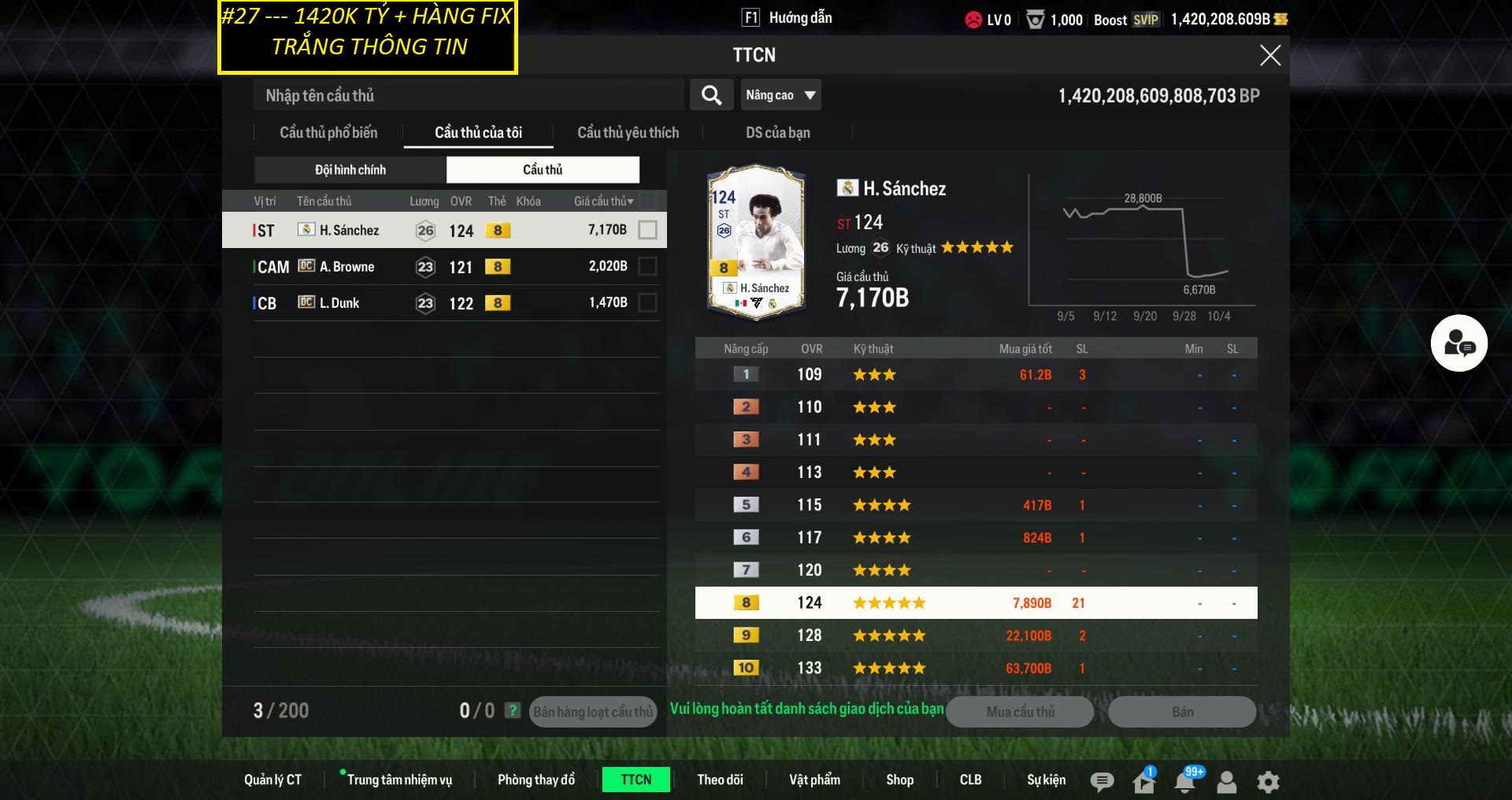Select upgrade level 5 row

click(x=976, y=505)
